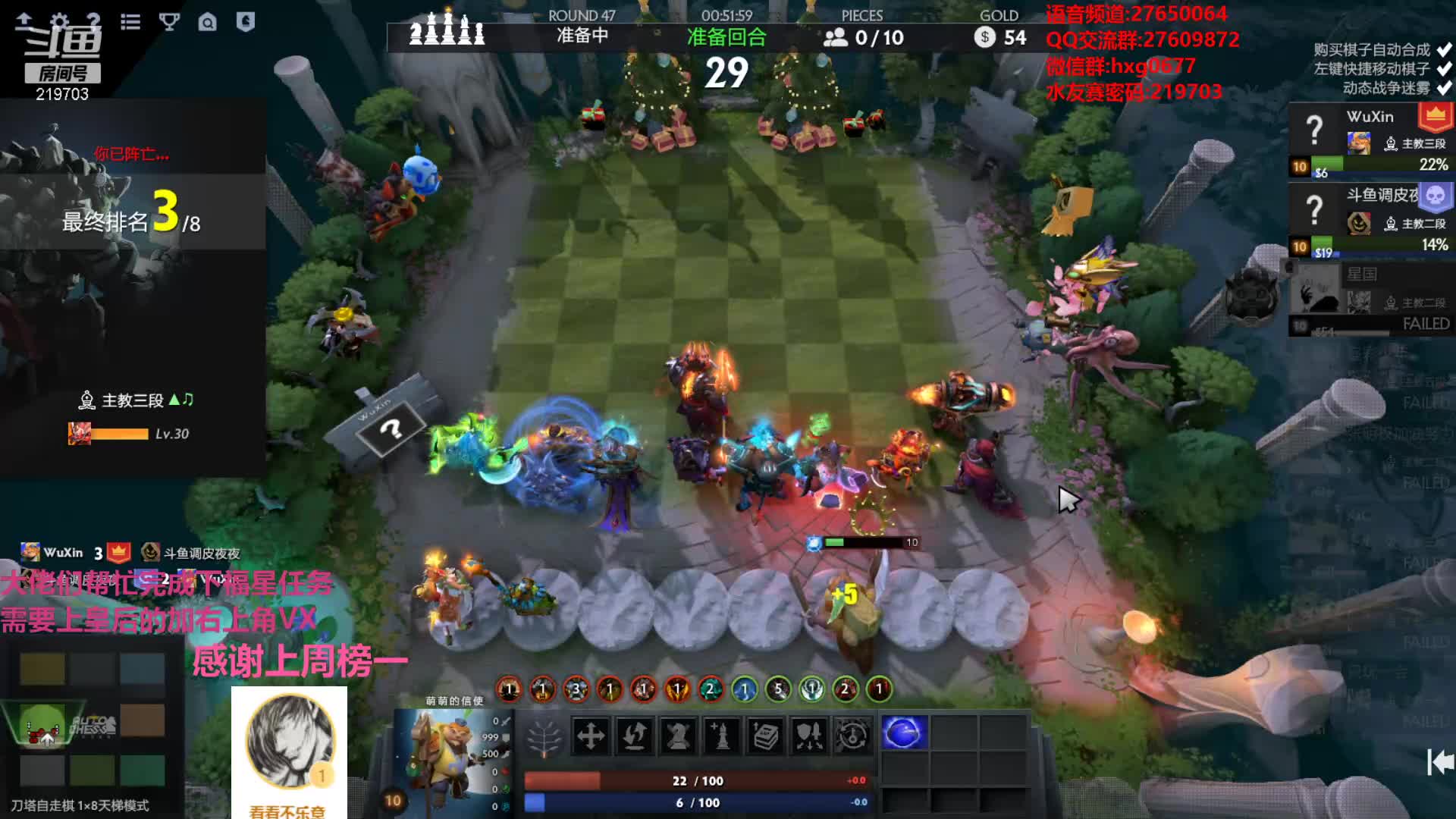Collapse the side panel with arrow button

[1439, 761]
